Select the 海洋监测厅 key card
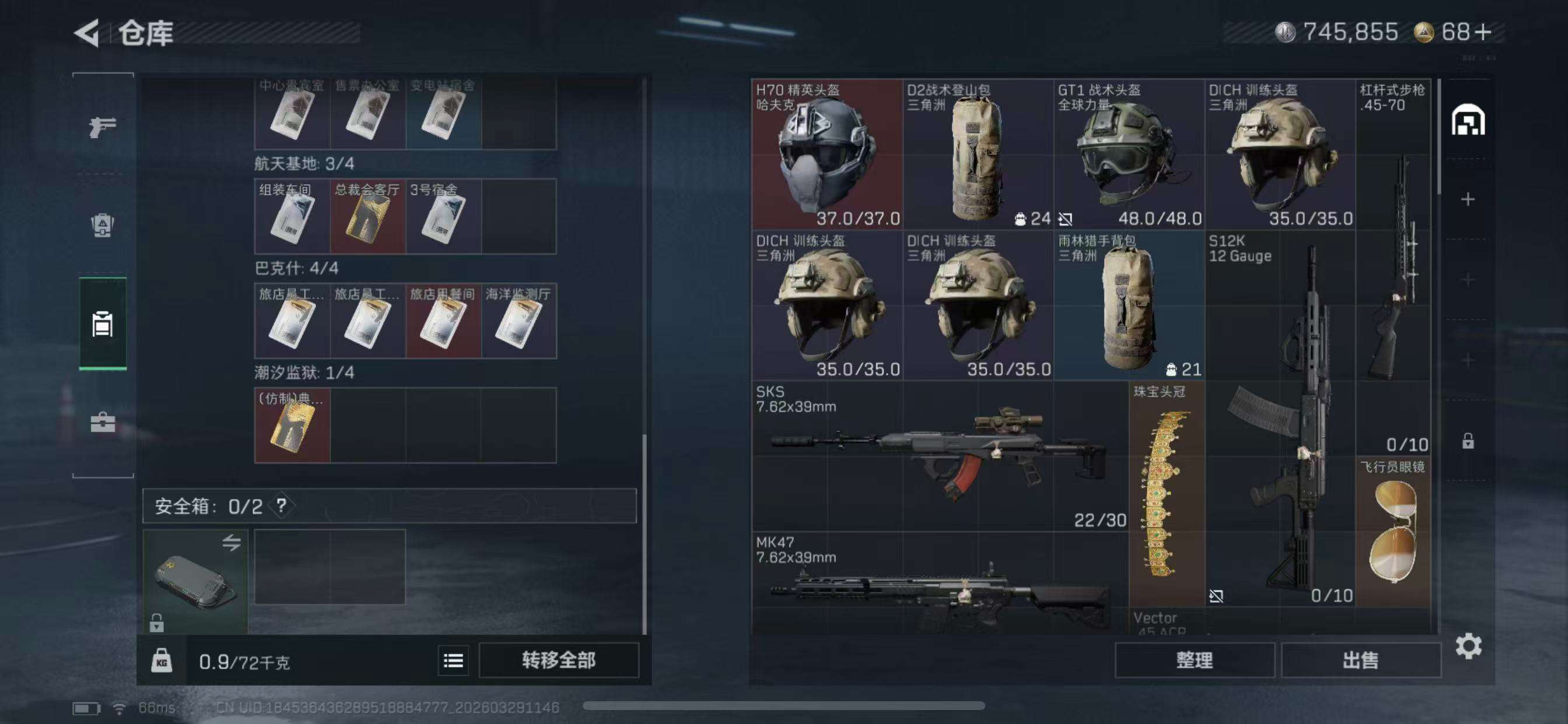The height and width of the screenshot is (724, 1568). (519, 321)
